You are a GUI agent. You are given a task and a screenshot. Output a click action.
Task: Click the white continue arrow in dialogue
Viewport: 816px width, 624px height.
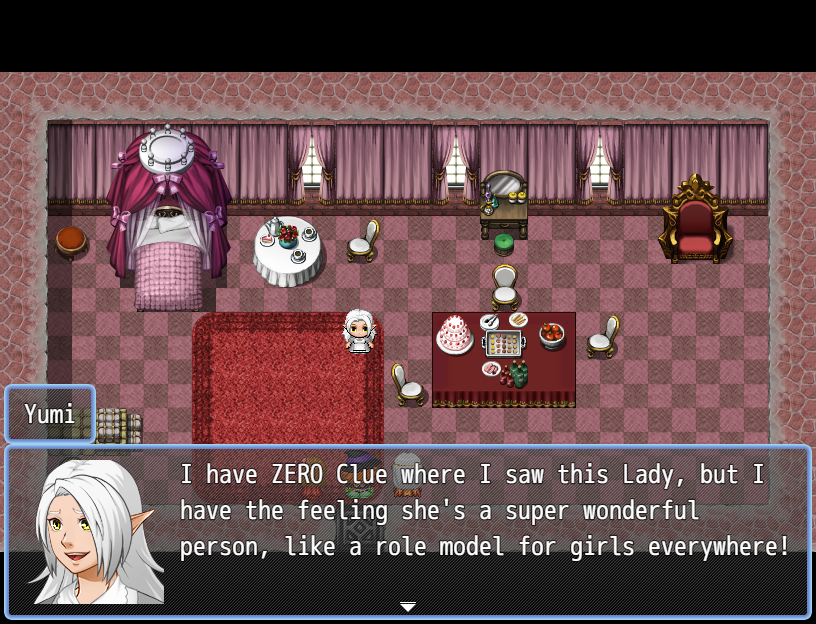(x=408, y=607)
